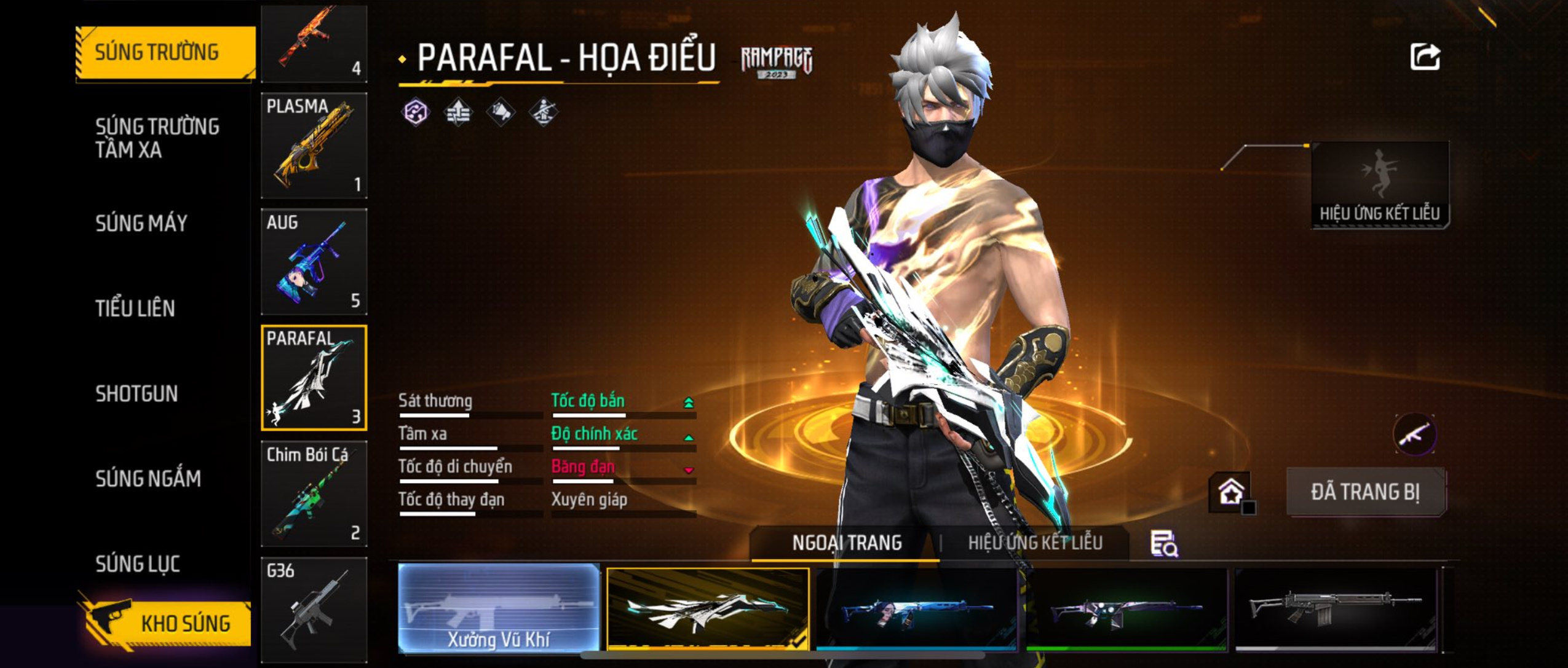Select the G36 weapon tile
This screenshot has width=1568, height=668.
click(x=314, y=608)
